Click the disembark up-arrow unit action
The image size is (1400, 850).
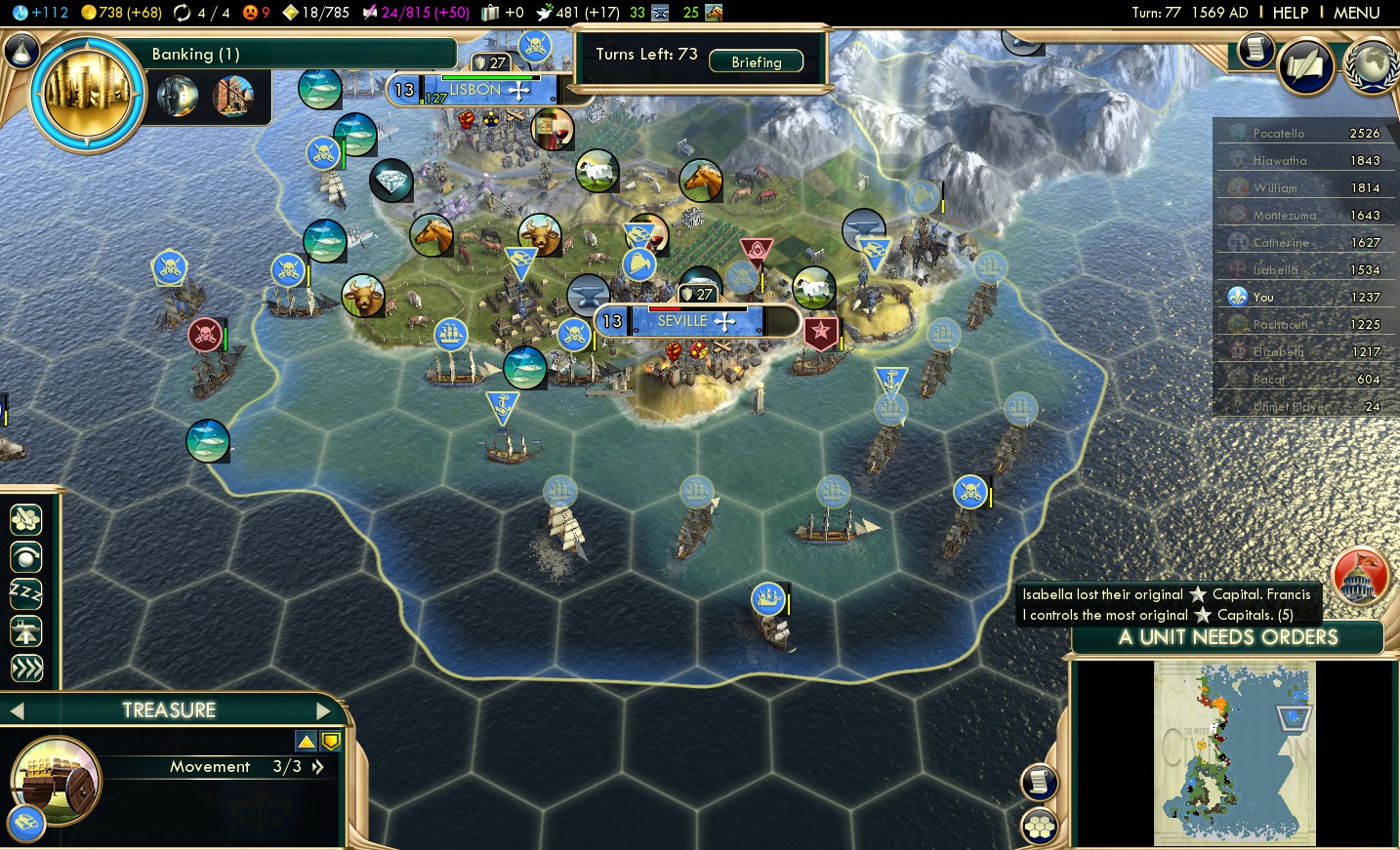(x=26, y=631)
